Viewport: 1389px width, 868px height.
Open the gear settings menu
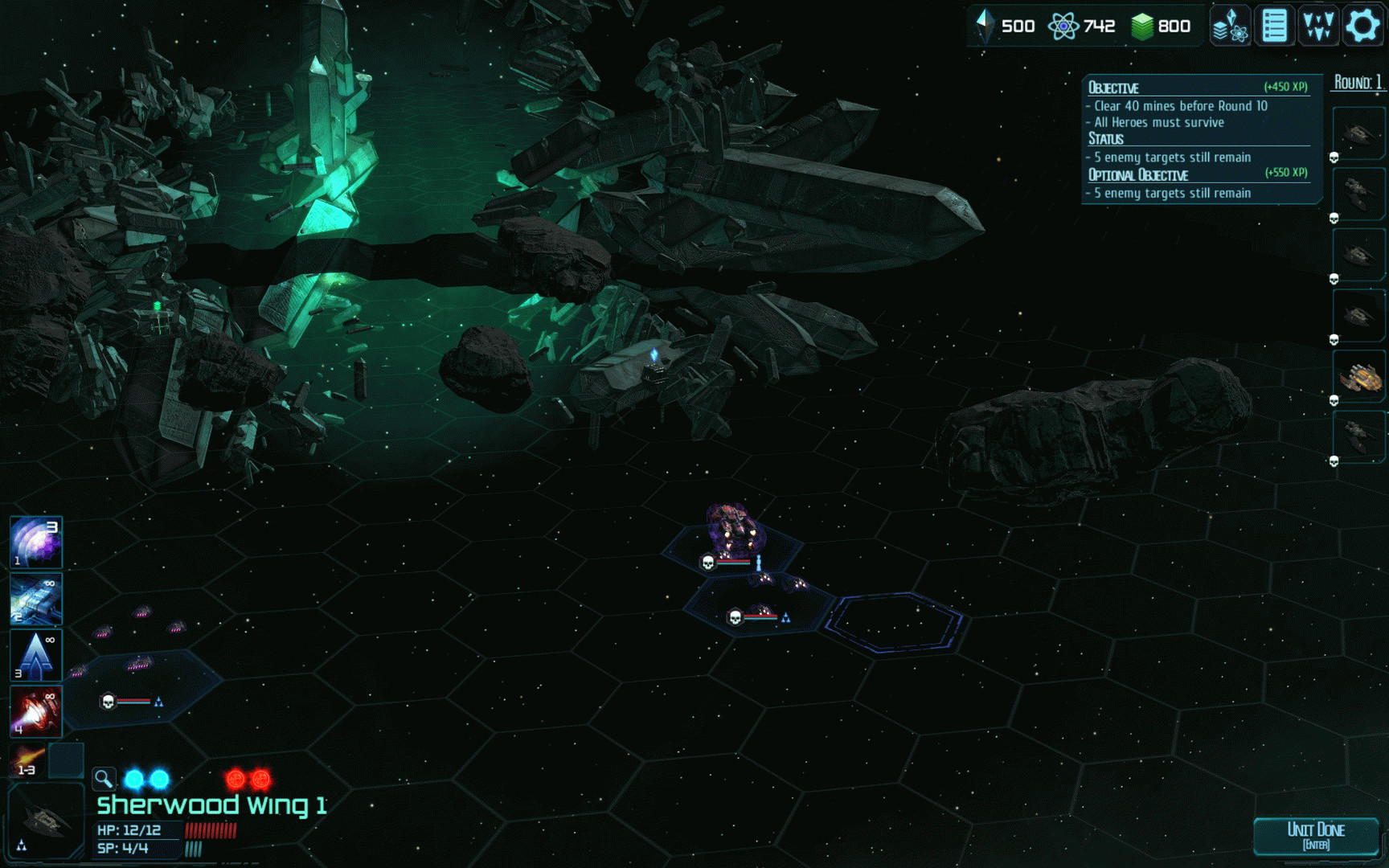pyautogui.click(x=1362, y=26)
